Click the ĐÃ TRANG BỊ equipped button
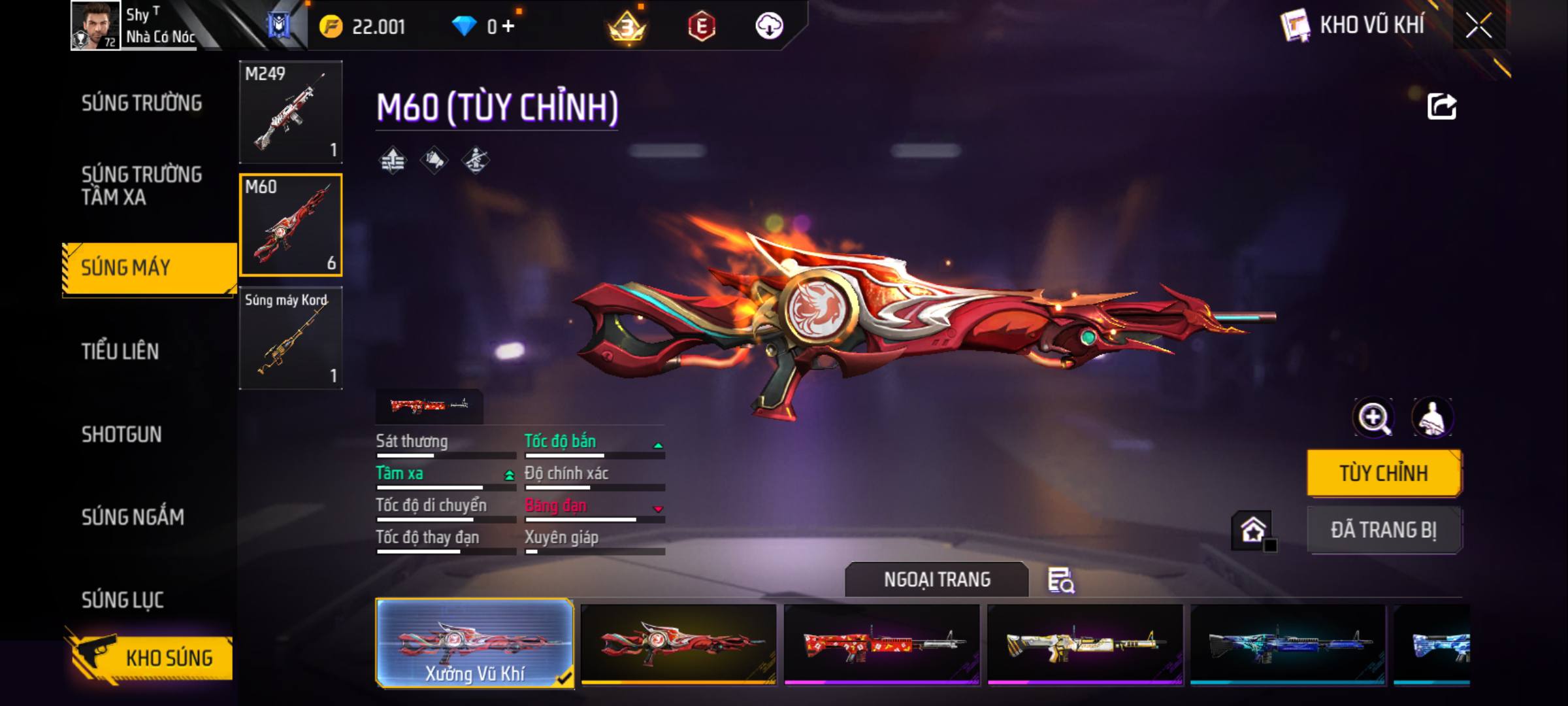This screenshot has height=706, width=1568. pyautogui.click(x=1384, y=530)
